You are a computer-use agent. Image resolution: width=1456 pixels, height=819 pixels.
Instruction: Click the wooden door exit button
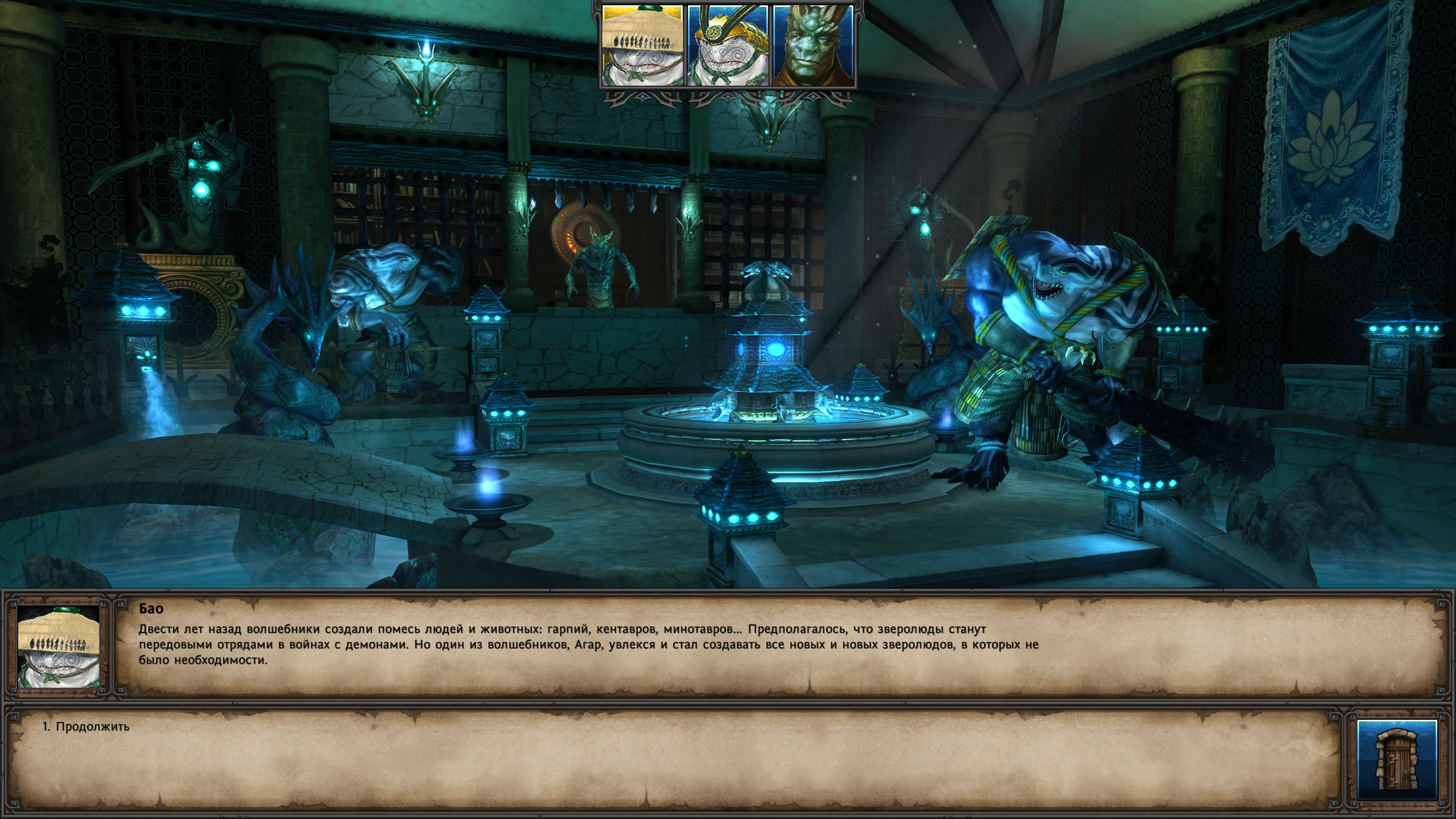coord(1397,759)
